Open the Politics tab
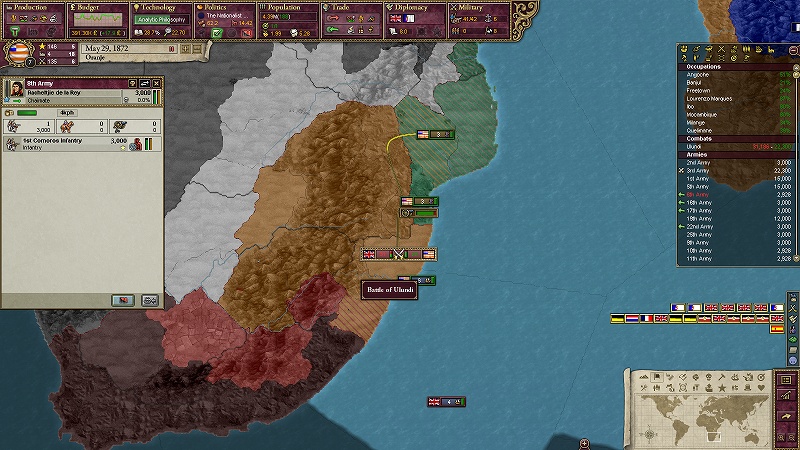The image size is (800, 450). click(225, 7)
